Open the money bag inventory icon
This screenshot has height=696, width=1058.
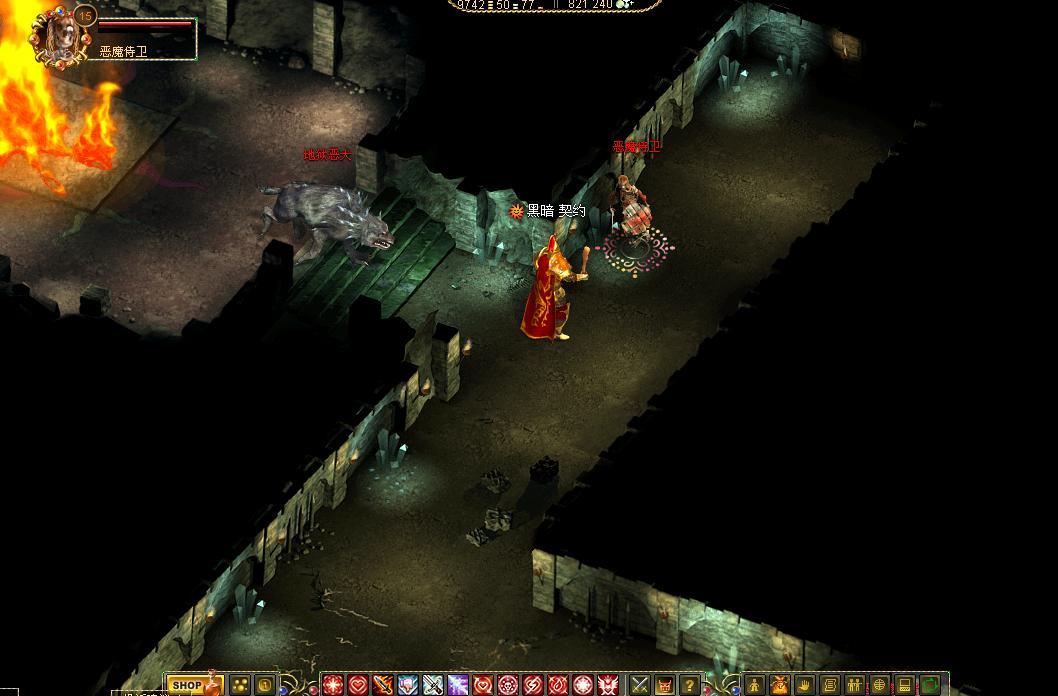click(780, 685)
